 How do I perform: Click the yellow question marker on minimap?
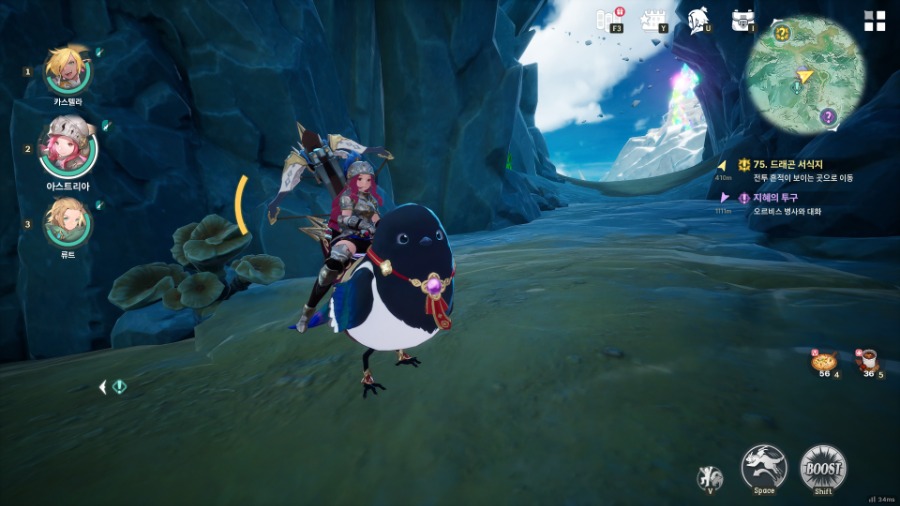(x=782, y=34)
